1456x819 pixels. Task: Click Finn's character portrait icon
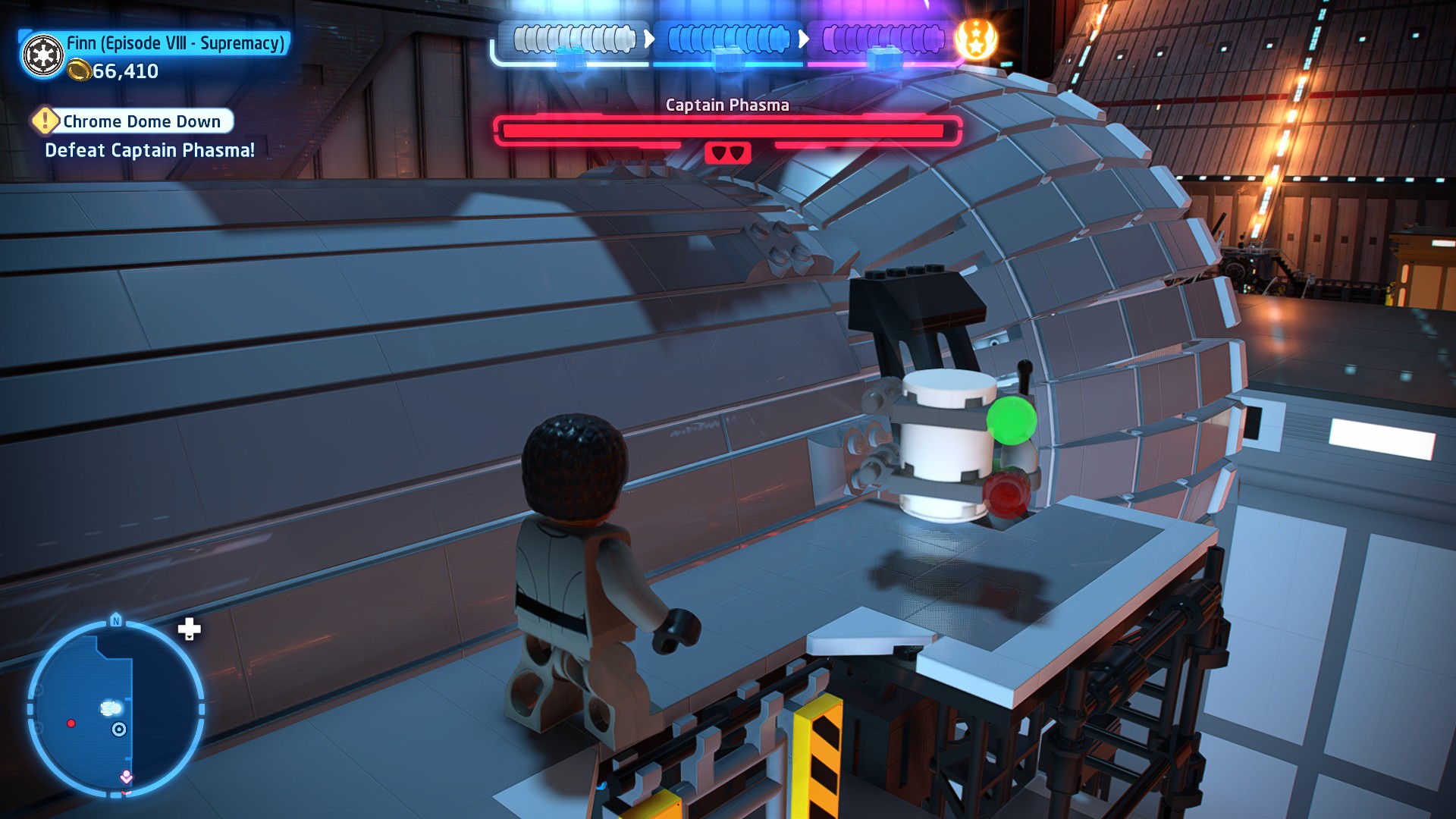coord(43,55)
